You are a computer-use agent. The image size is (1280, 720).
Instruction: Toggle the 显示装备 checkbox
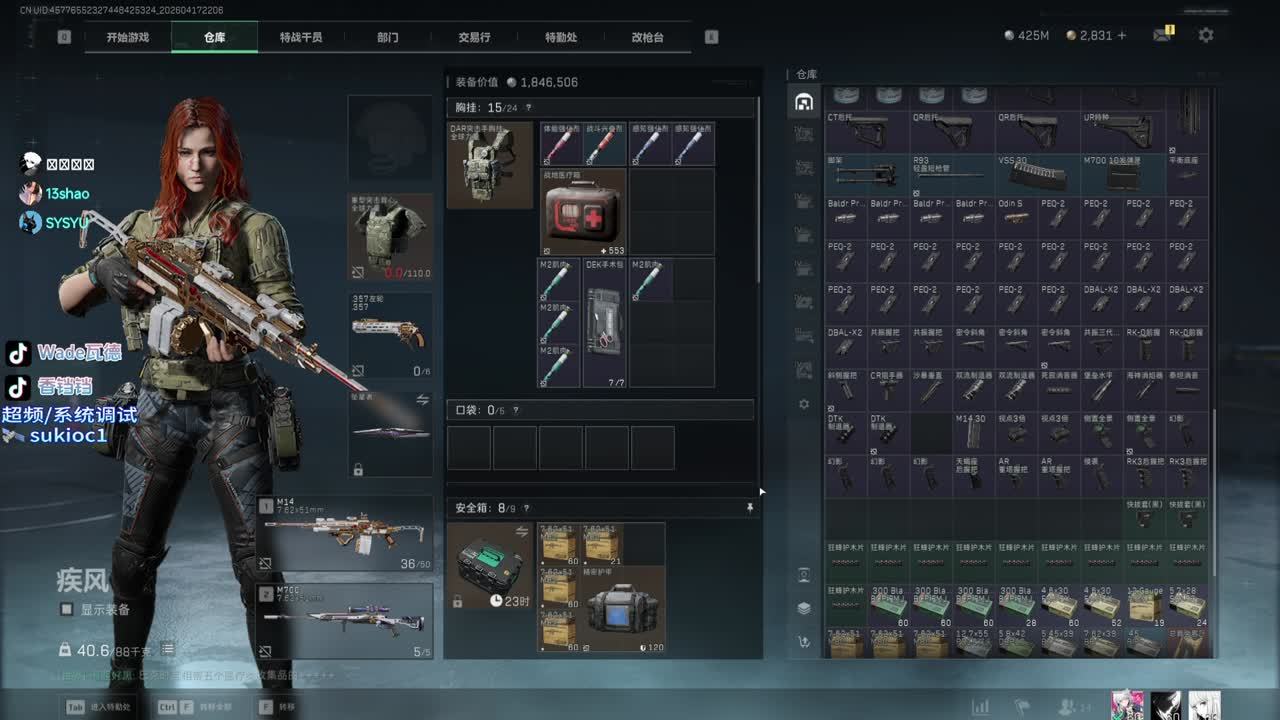67,609
